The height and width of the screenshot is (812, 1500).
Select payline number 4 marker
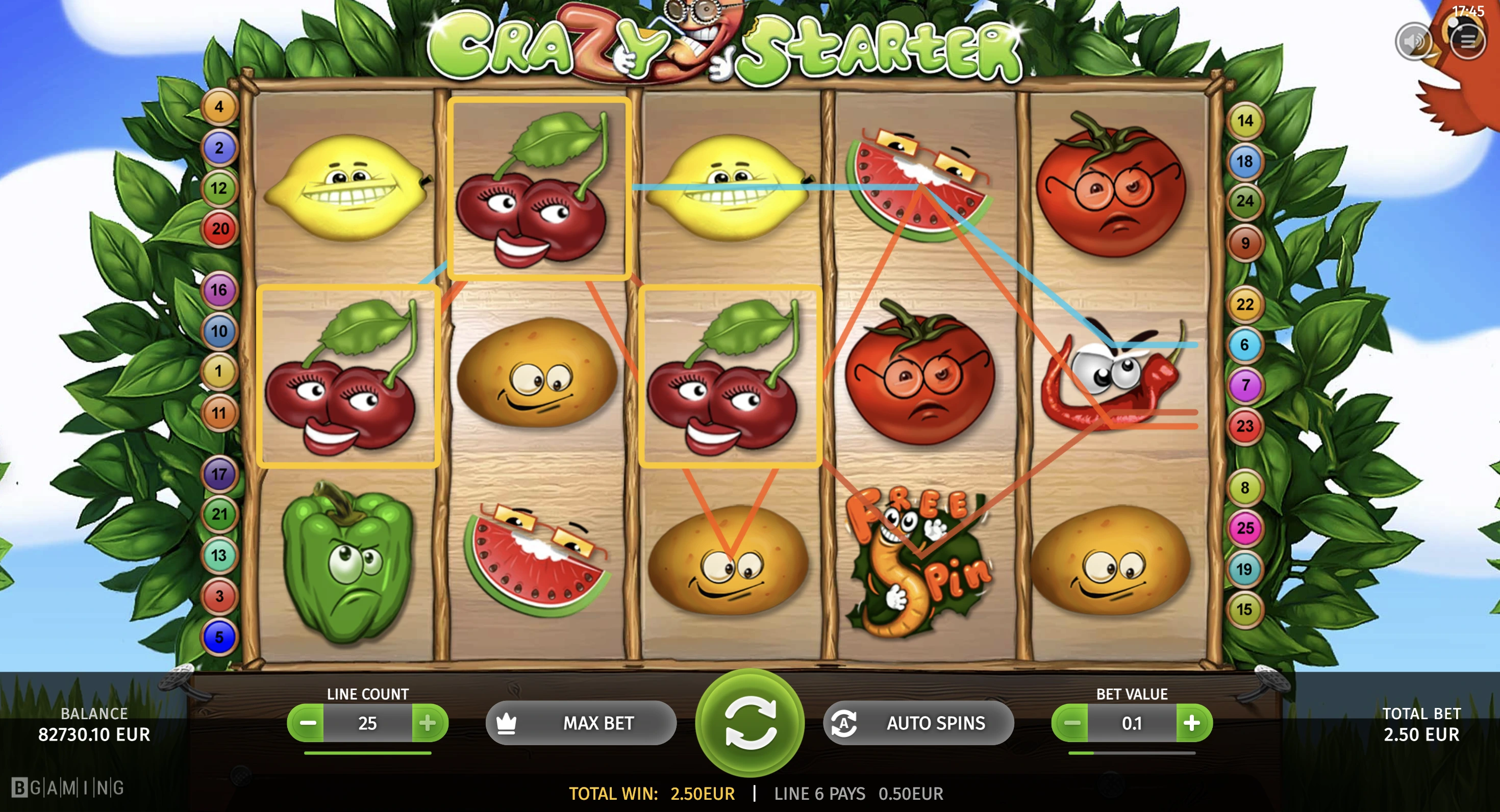[219, 107]
